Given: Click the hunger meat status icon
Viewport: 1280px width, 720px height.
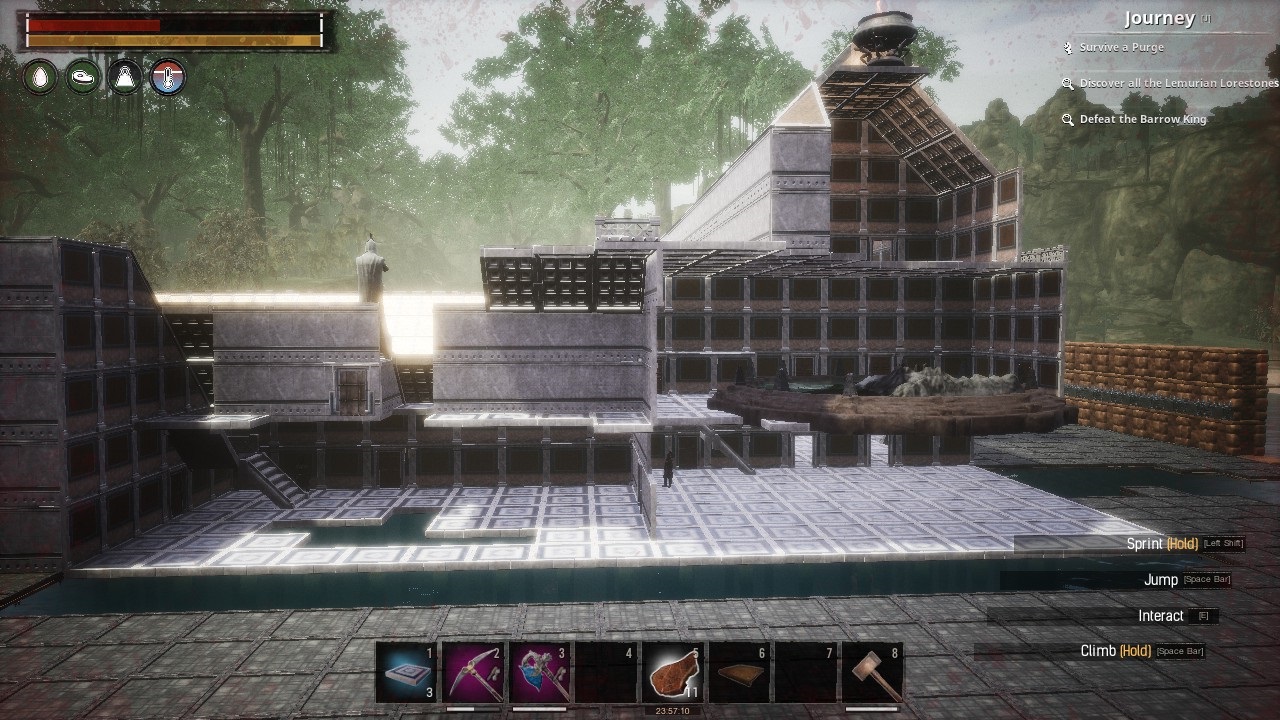Looking at the screenshot, I should [83, 77].
